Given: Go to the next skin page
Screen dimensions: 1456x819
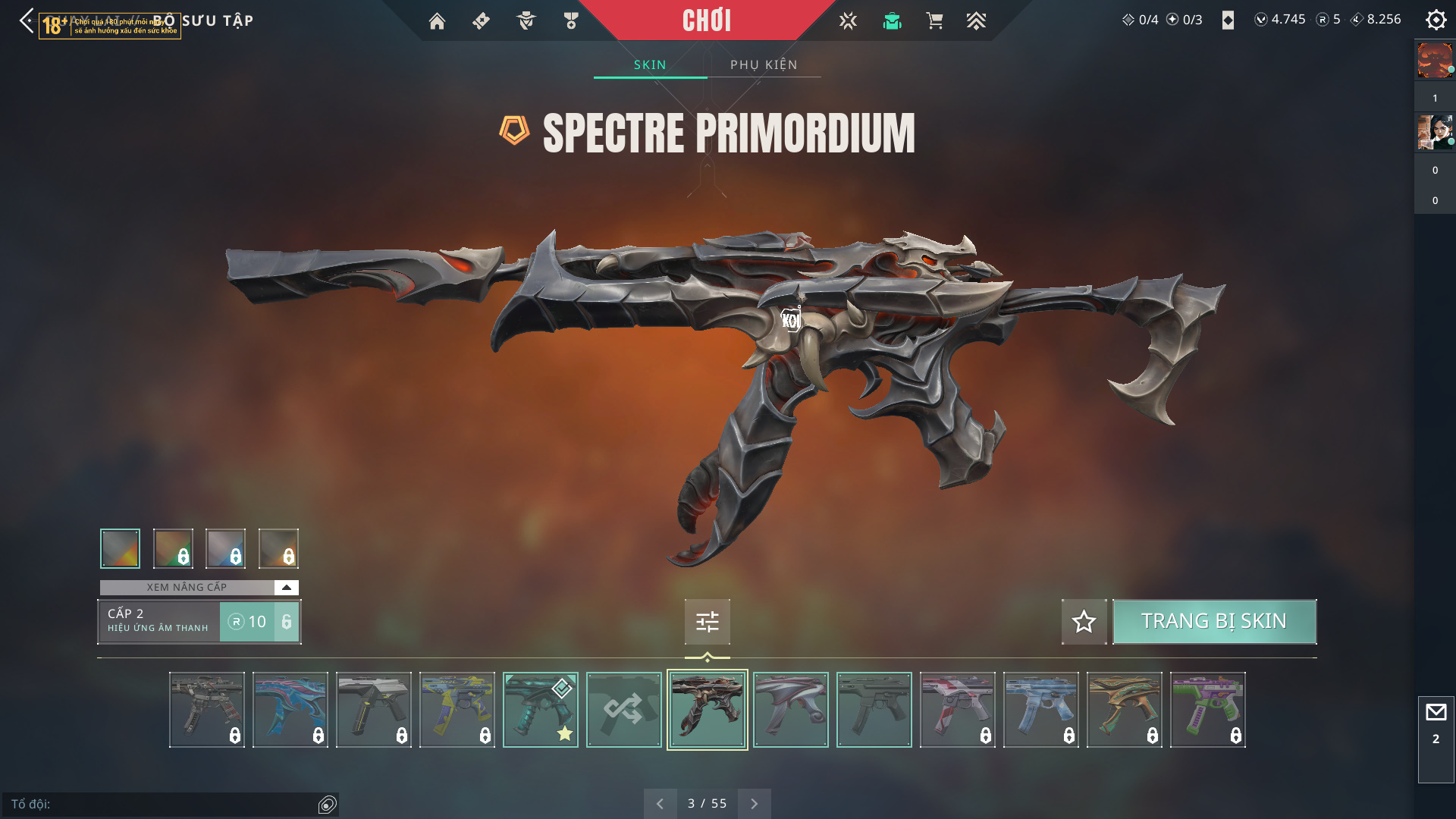Looking at the screenshot, I should (x=754, y=804).
